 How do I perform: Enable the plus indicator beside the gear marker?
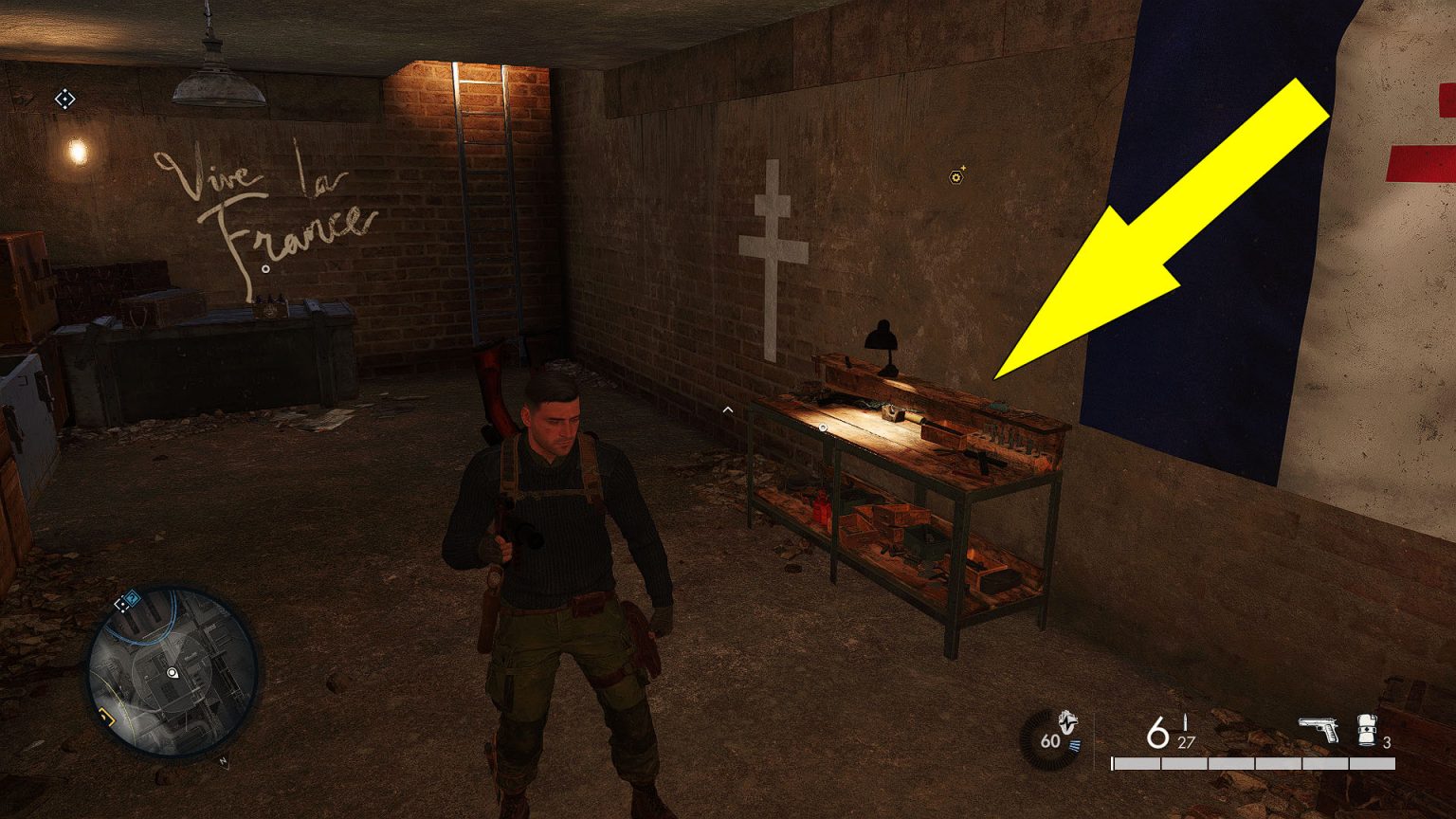click(x=965, y=167)
